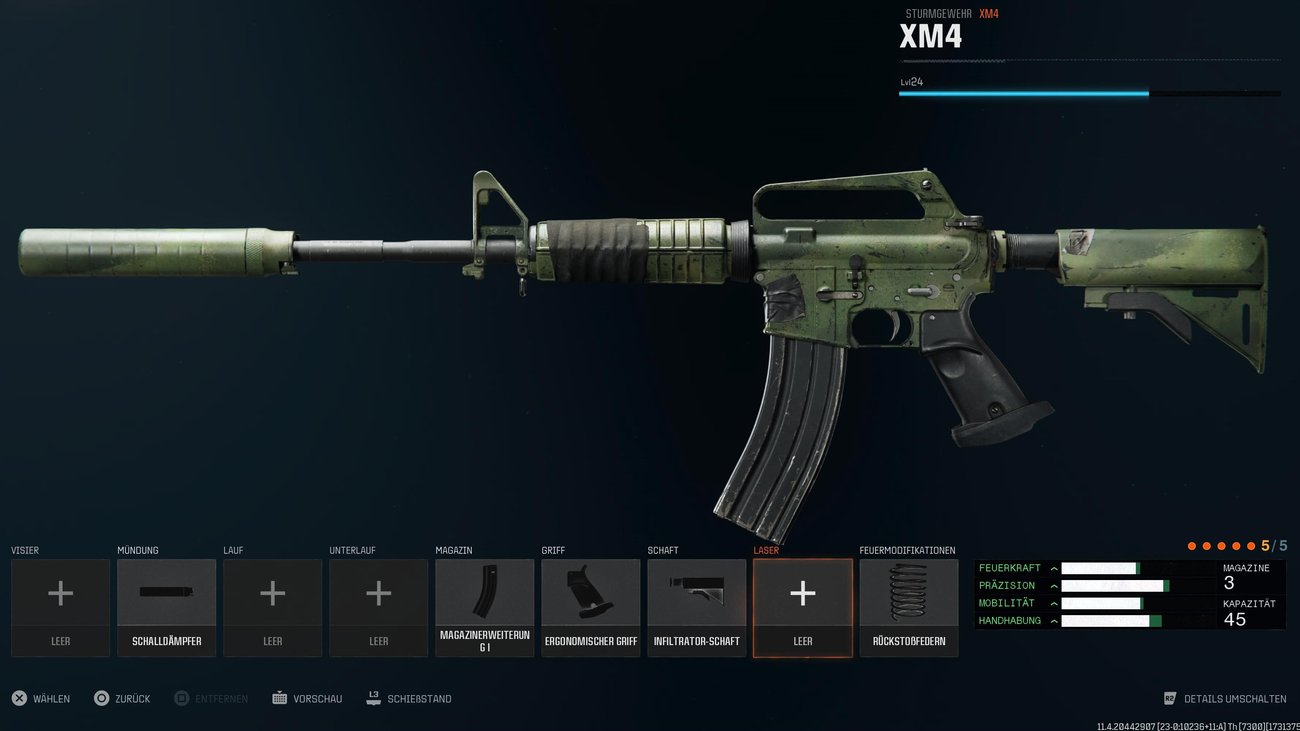Click the Zurück button
The width and height of the screenshot is (1300, 731).
tap(122, 698)
